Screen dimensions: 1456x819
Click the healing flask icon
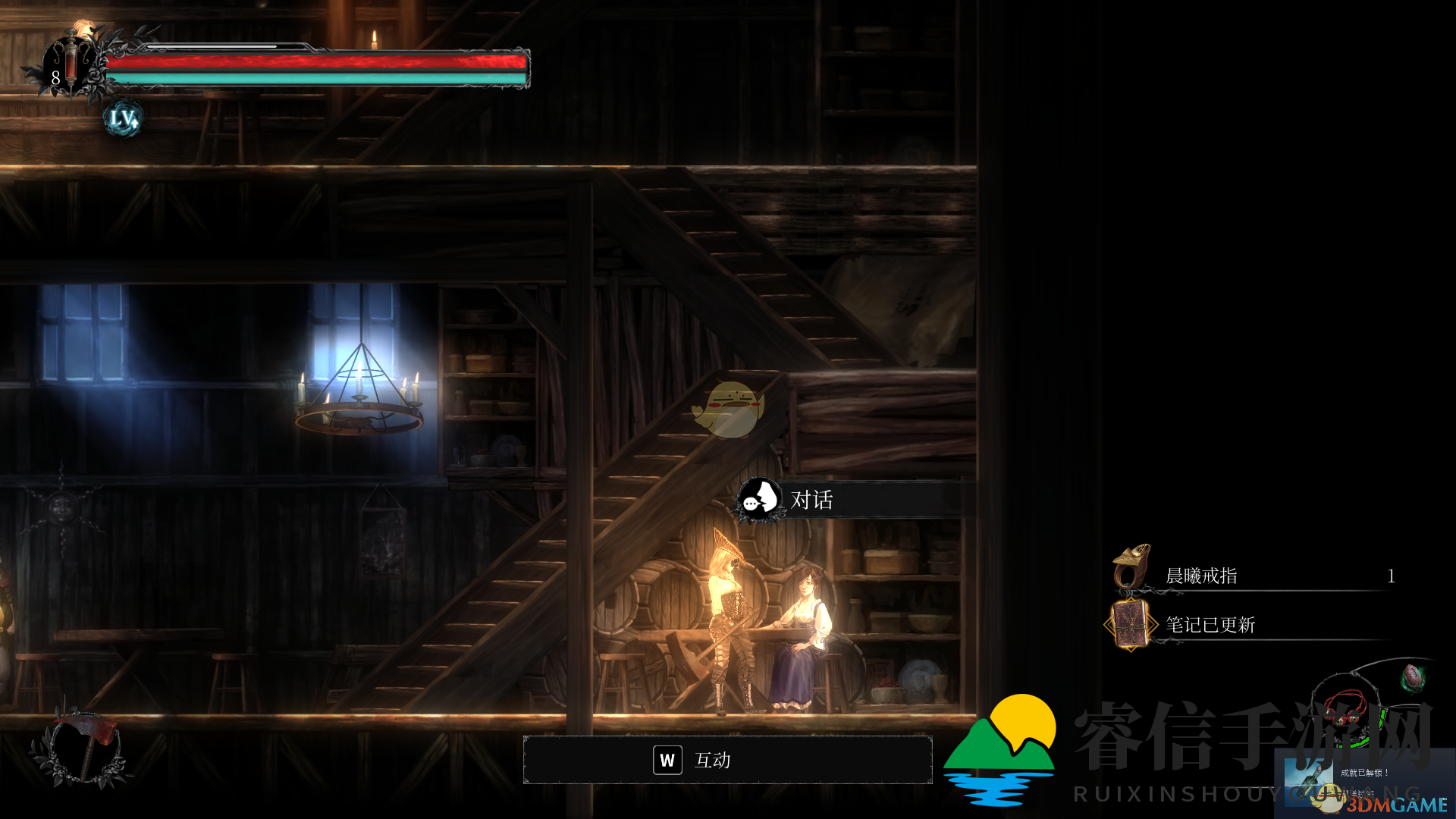coord(71,62)
